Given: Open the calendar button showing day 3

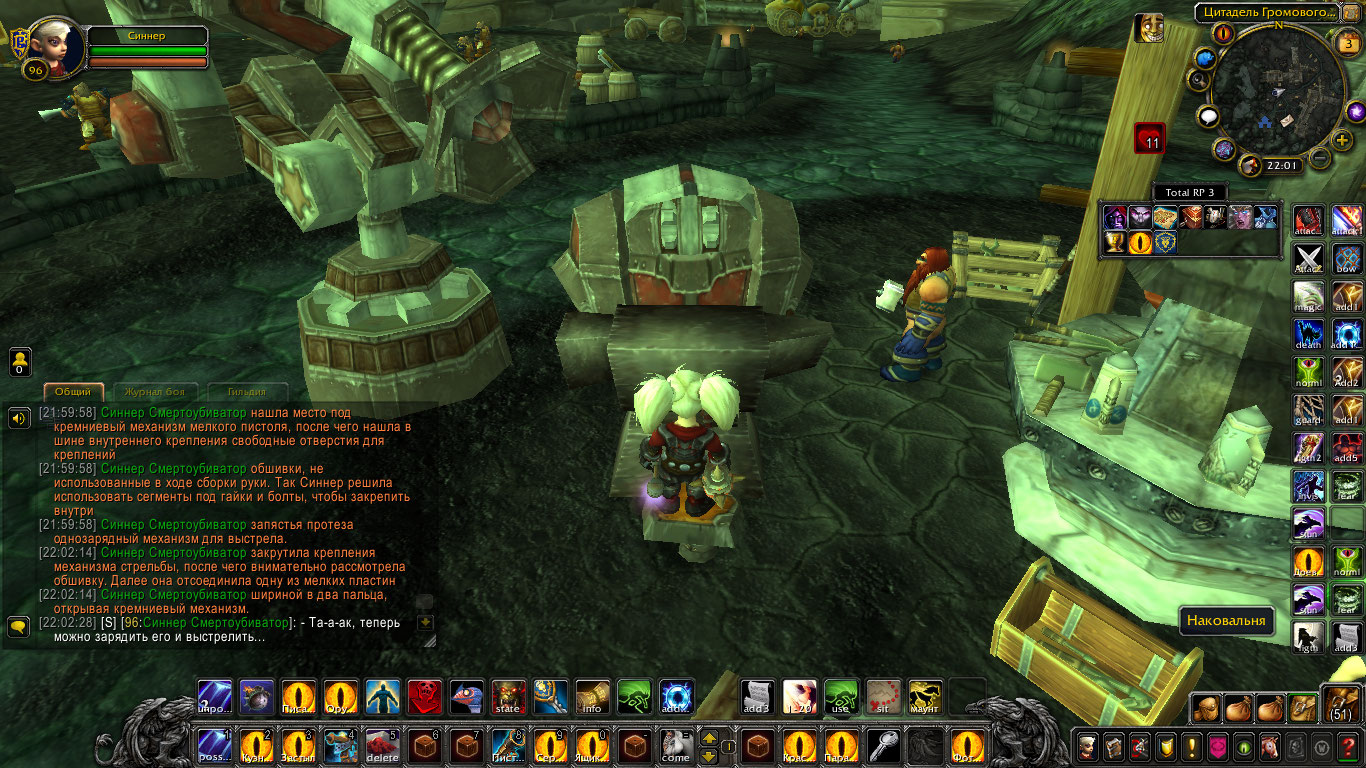Looking at the screenshot, I should pyautogui.click(x=1347, y=43).
